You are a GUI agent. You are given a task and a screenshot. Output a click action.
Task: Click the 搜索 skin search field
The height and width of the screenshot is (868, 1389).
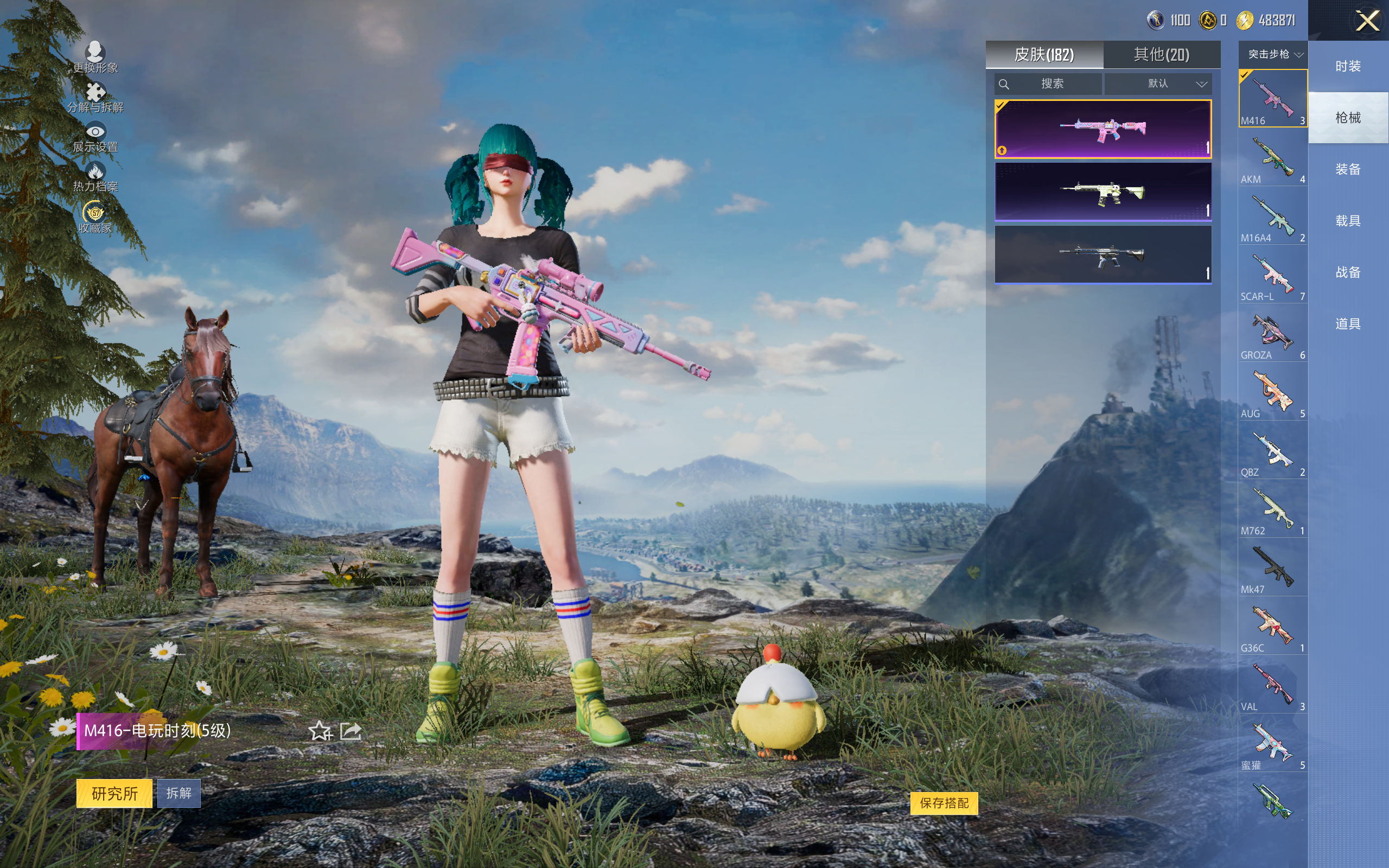pyautogui.click(x=1048, y=84)
